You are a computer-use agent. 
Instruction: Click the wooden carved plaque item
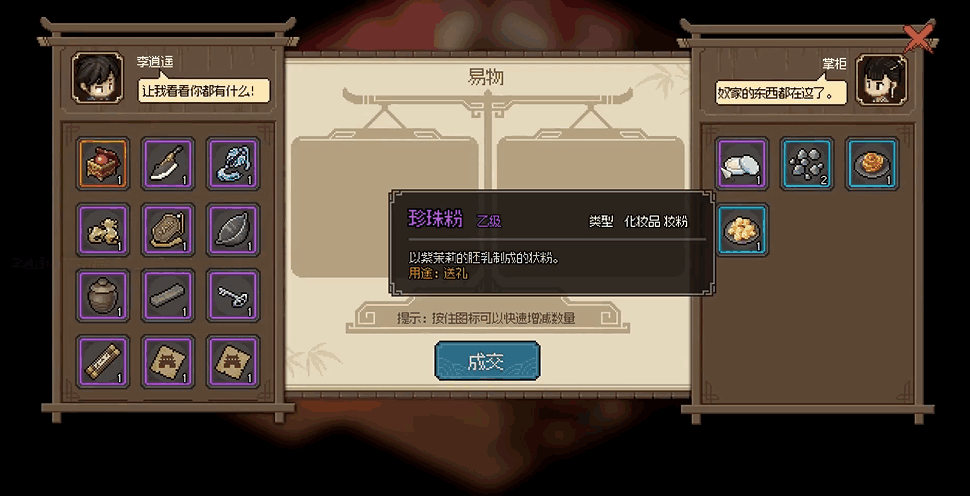(168, 229)
